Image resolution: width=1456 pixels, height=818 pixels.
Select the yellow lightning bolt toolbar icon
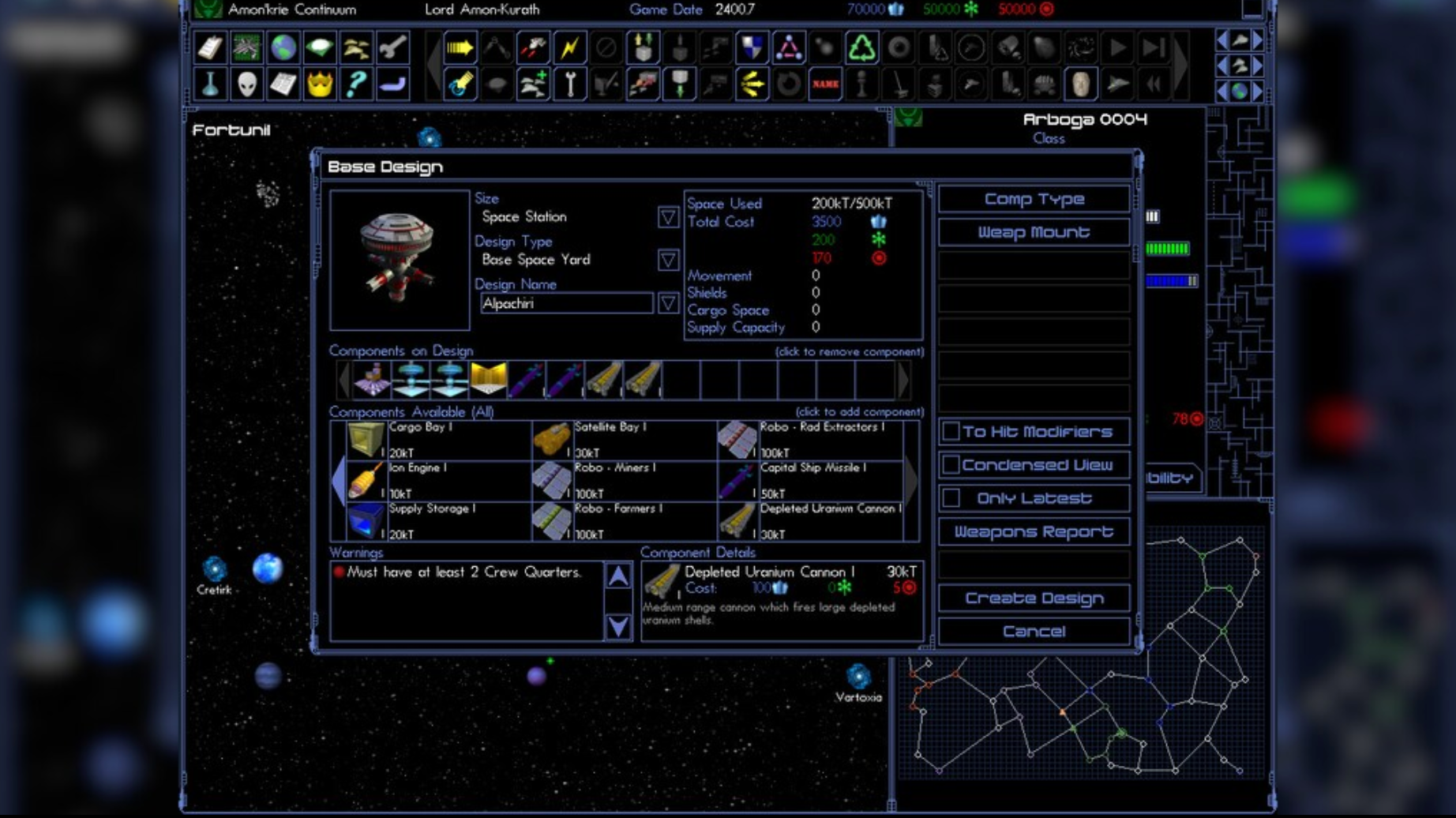pyautogui.click(x=569, y=48)
